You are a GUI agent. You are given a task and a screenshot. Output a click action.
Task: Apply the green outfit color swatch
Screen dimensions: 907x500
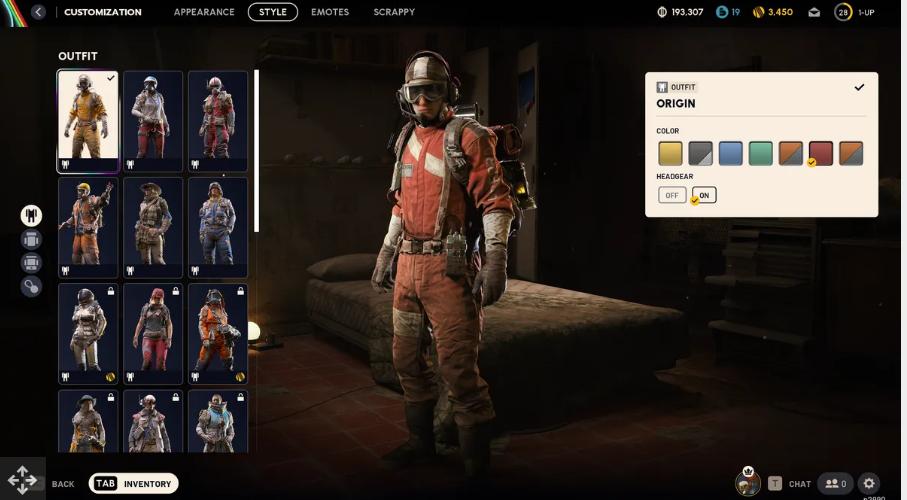(761, 153)
